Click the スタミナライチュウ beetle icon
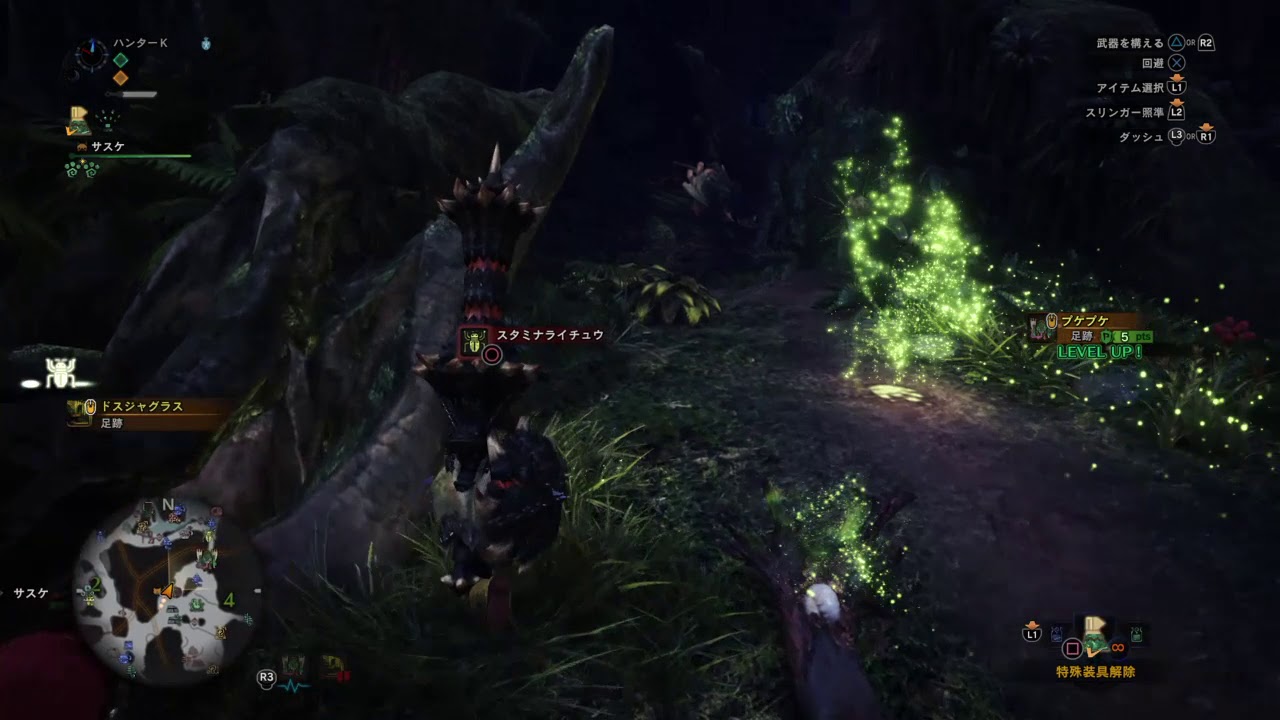 [472, 341]
